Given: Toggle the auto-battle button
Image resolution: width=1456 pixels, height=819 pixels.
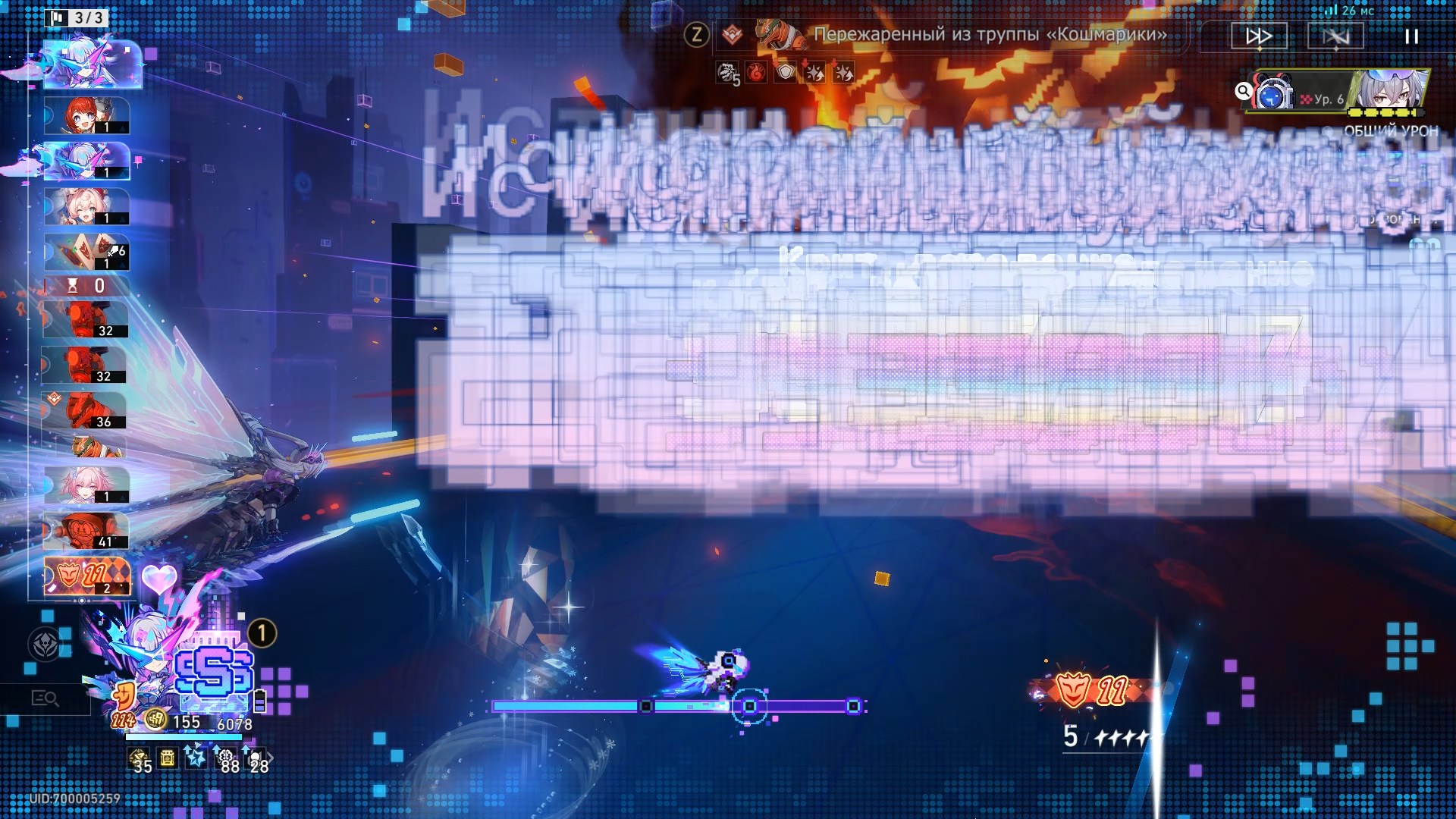Looking at the screenshot, I should (1335, 36).
